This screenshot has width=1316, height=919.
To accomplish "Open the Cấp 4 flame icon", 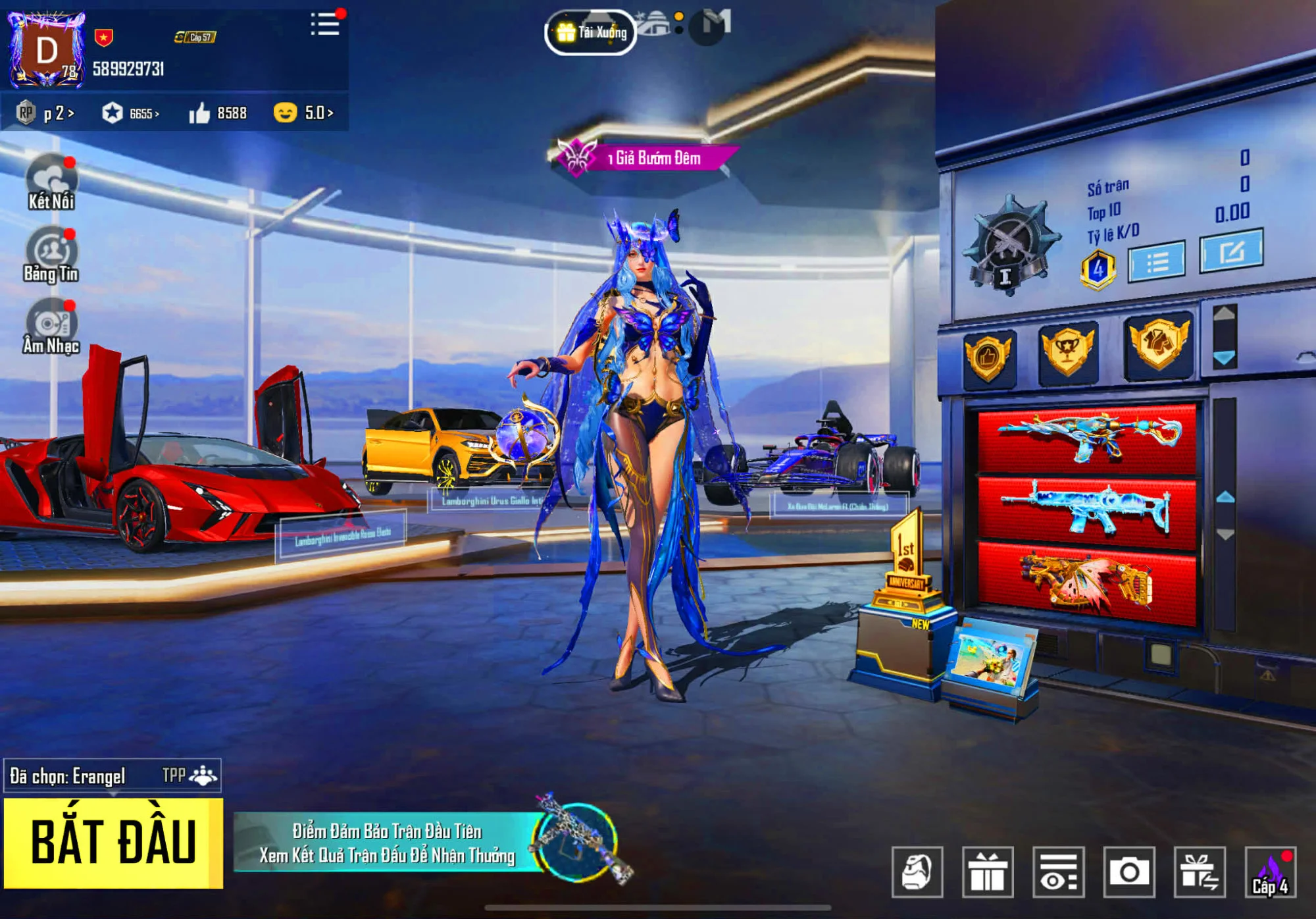I will pyautogui.click(x=1271, y=872).
